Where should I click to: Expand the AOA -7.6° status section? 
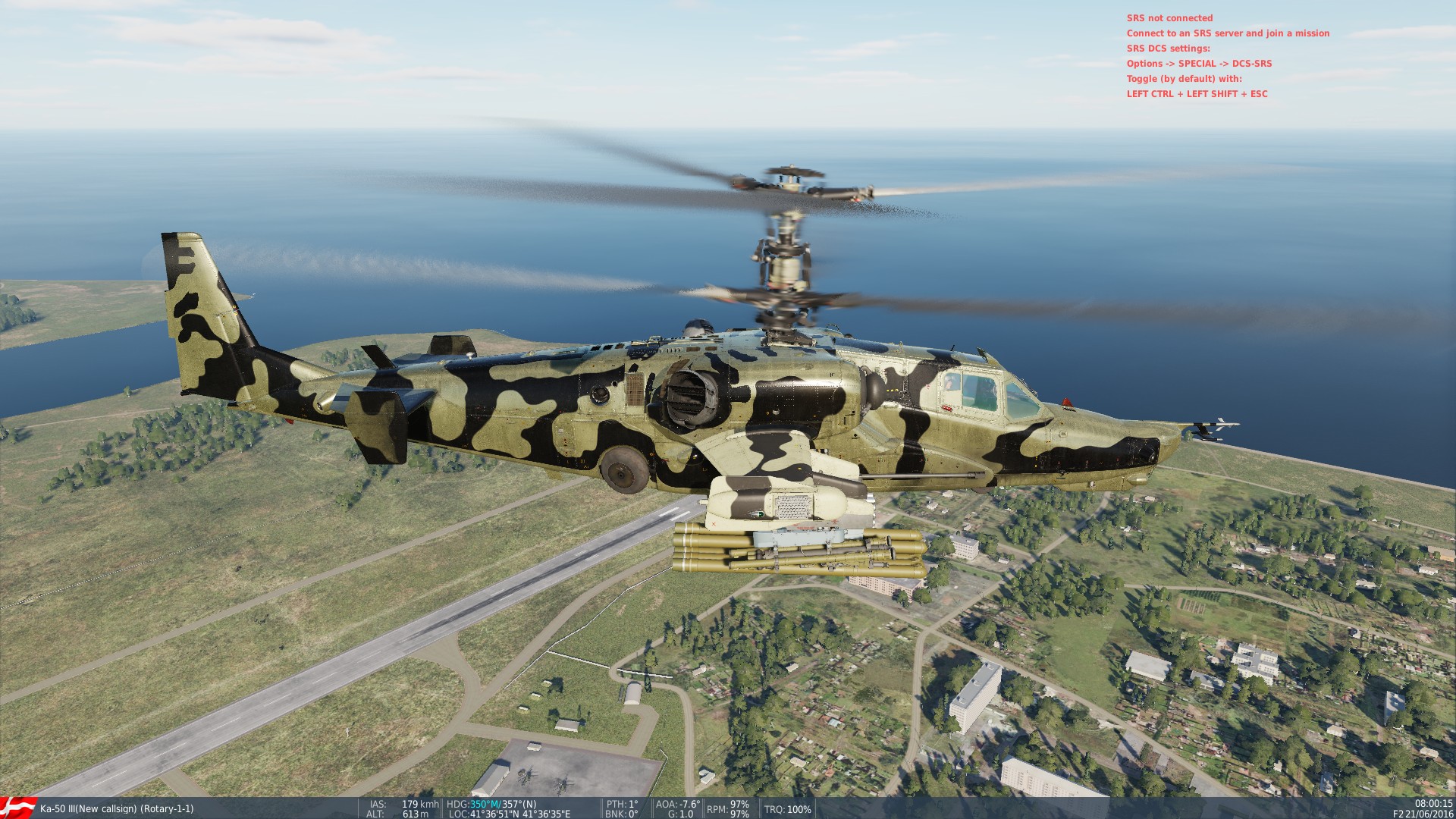pos(677,805)
